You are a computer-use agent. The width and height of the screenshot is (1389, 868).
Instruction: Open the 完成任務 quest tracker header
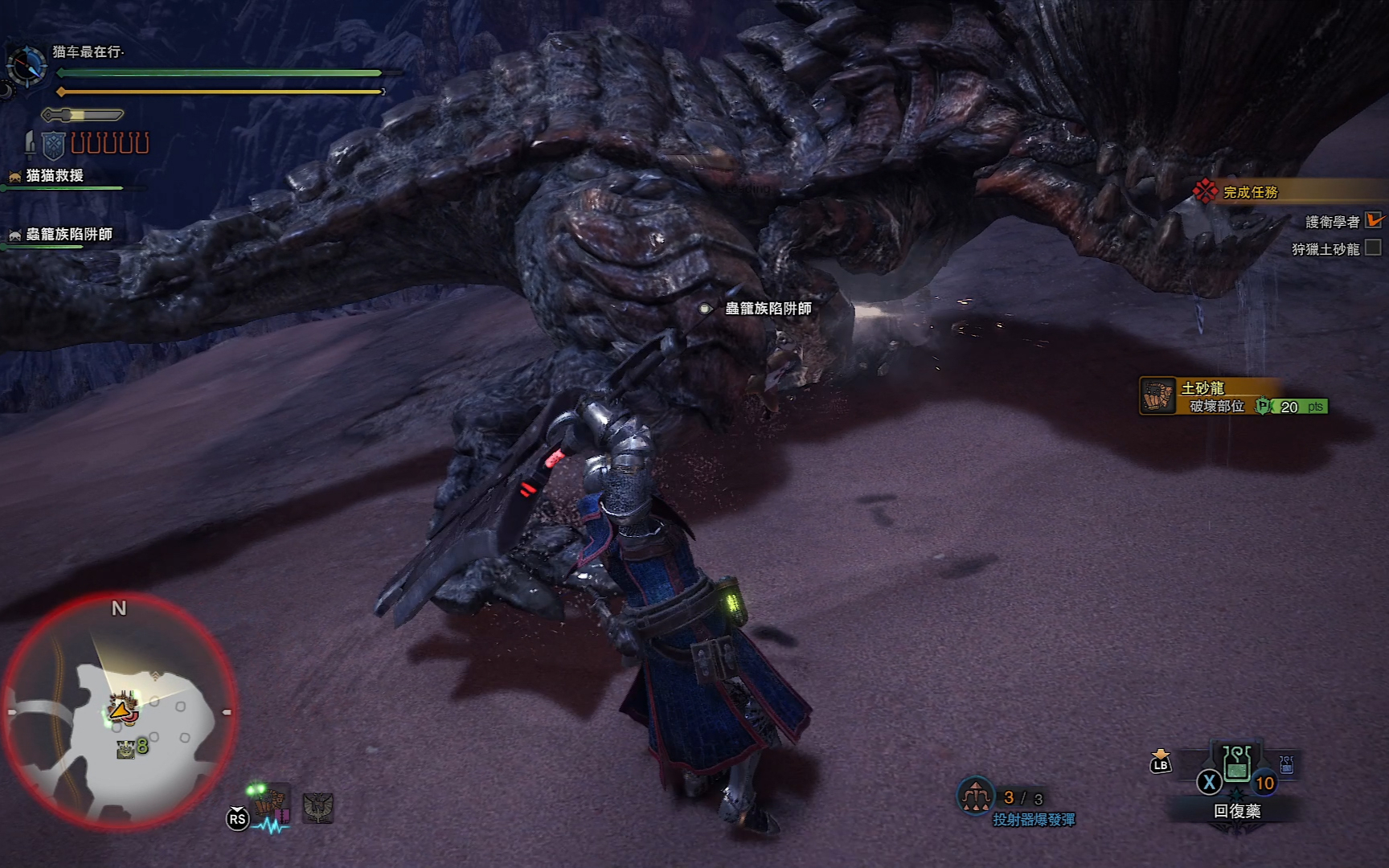pos(1250,192)
